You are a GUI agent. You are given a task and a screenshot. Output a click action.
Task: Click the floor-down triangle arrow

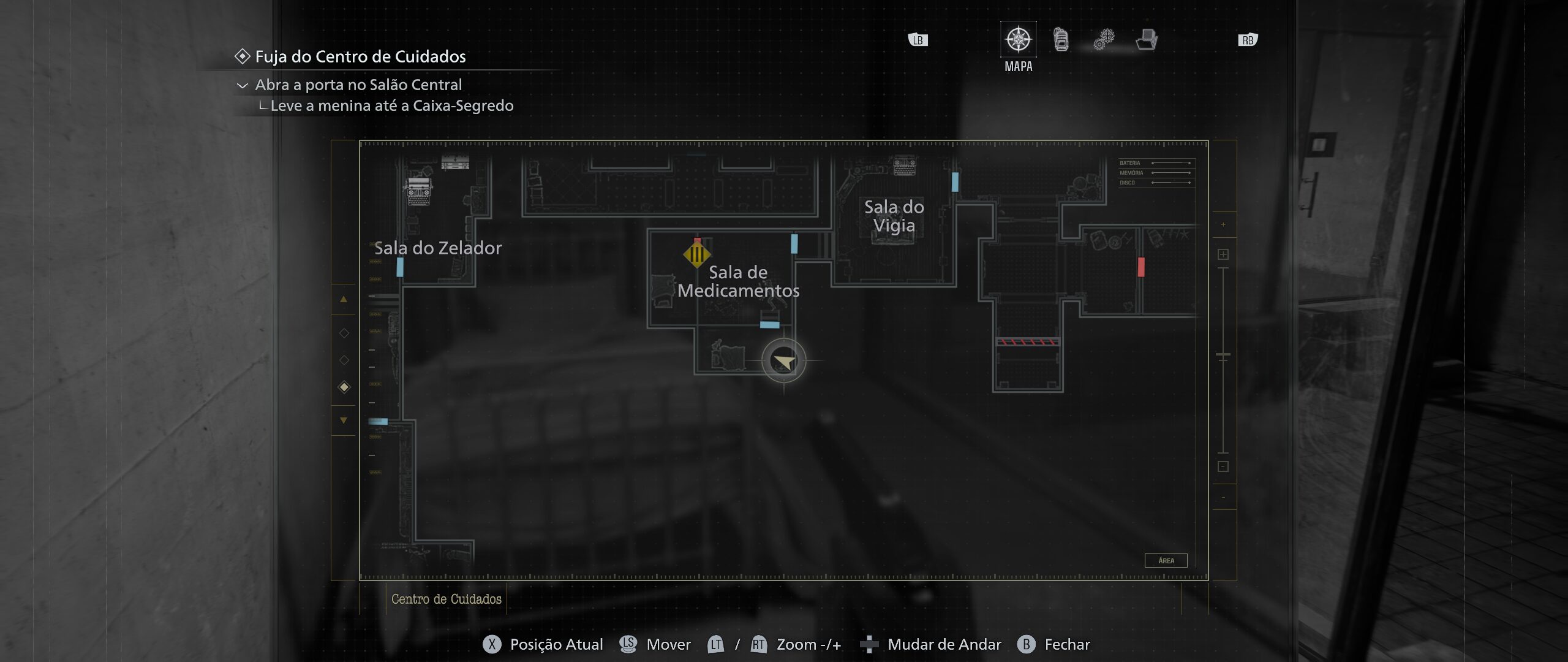344,420
